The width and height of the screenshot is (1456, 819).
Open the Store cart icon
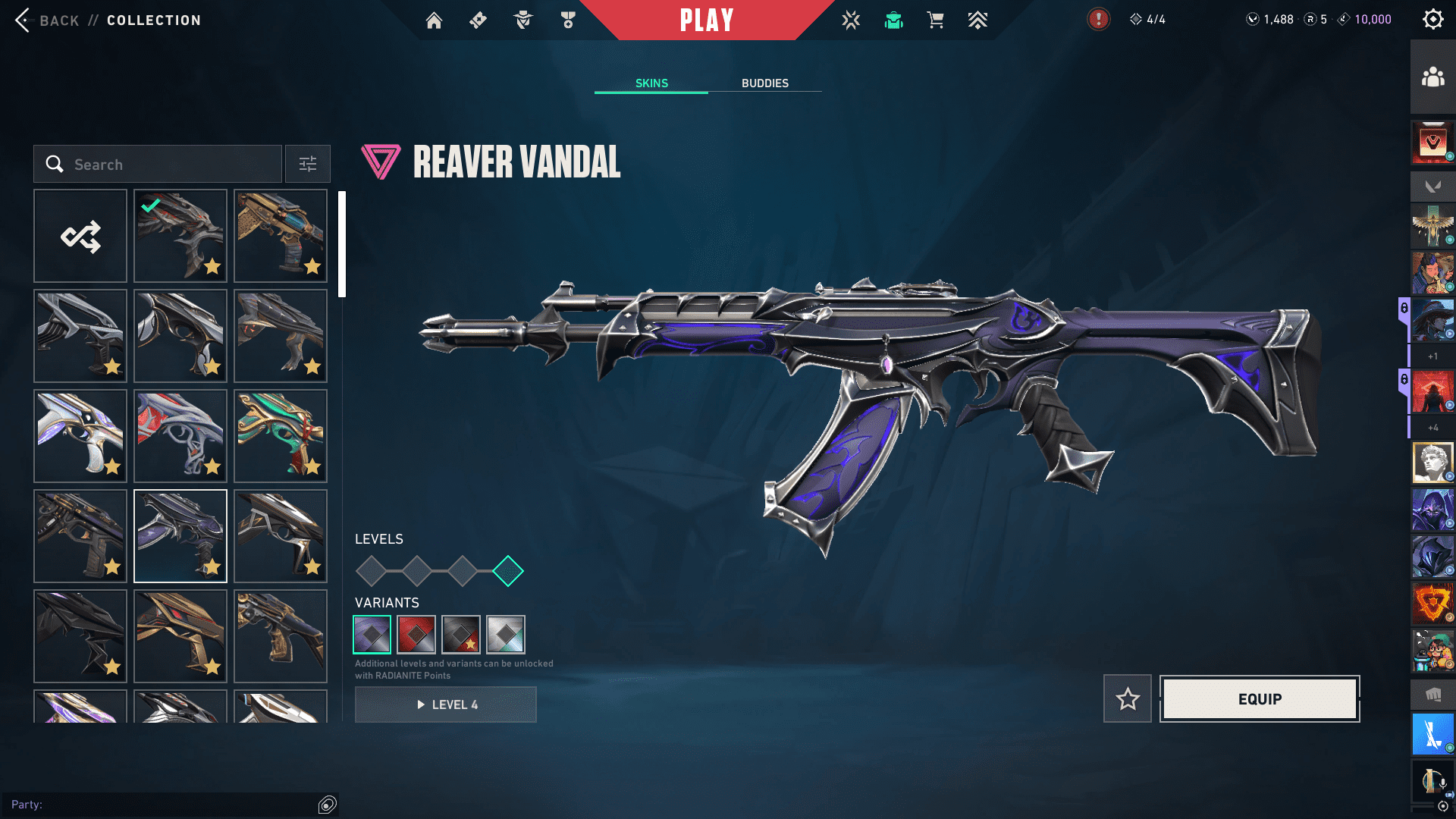935,20
